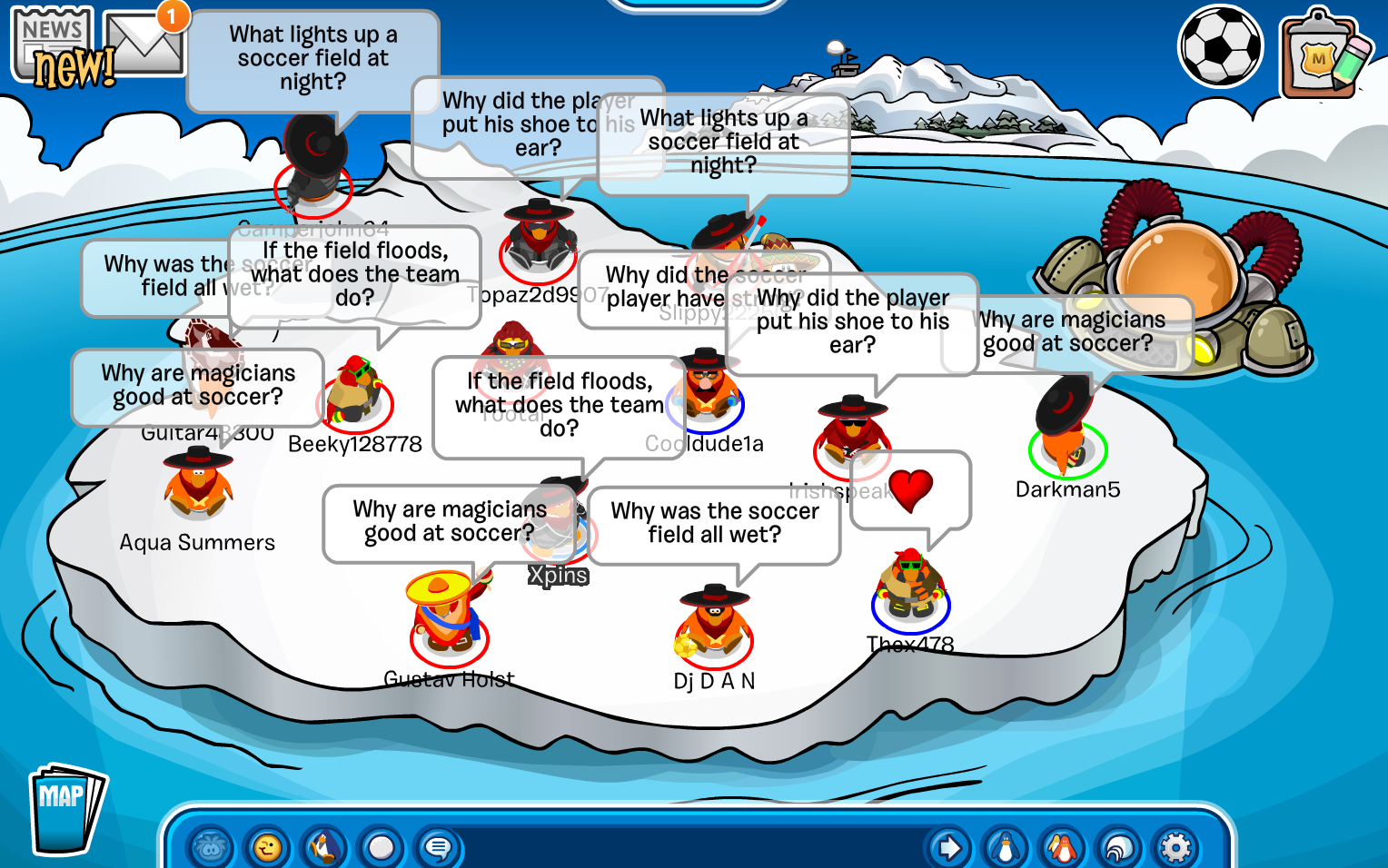Image resolution: width=1388 pixels, height=868 pixels.
Task: Click the chat bar text field
Action: [690, 848]
